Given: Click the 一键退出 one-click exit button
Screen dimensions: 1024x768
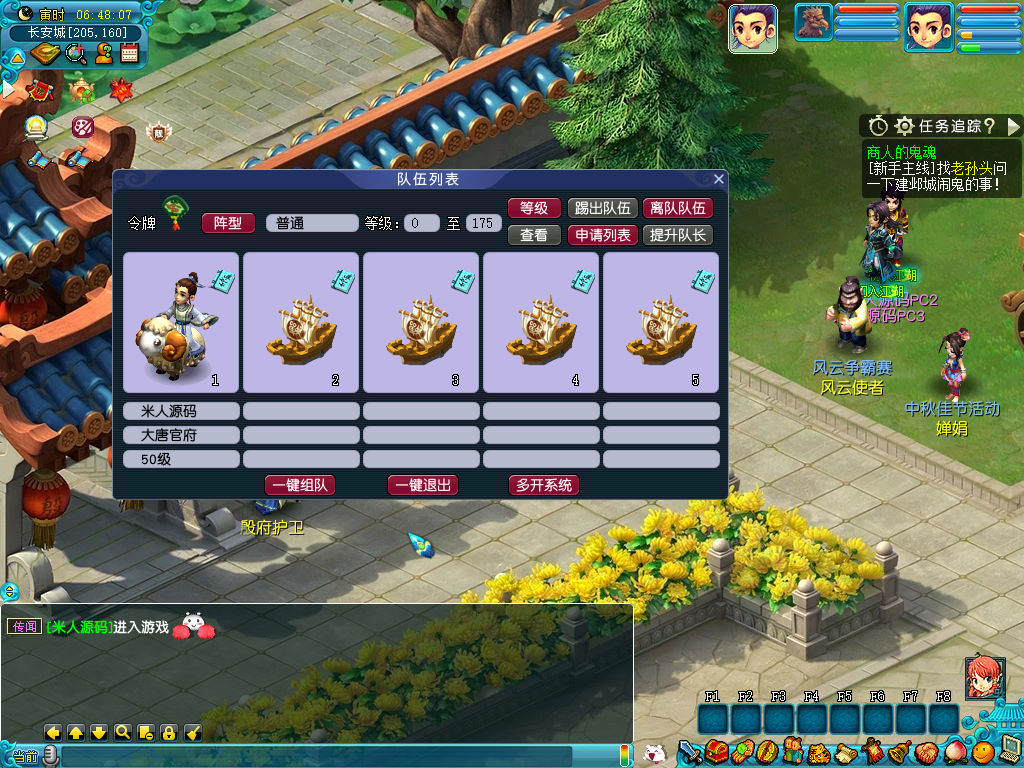Looking at the screenshot, I should (422, 485).
